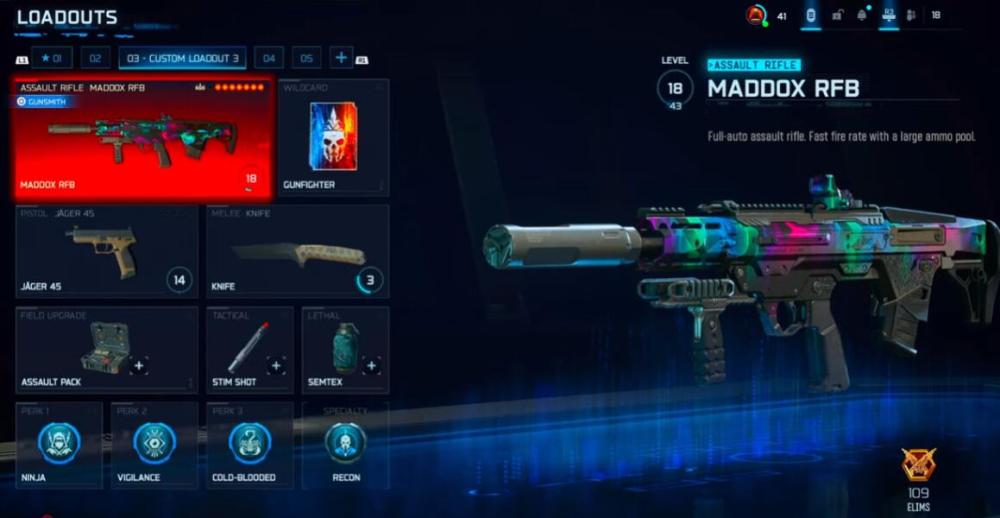Screen dimensions: 1000x518
Task: Open the notifications bell icon
Action: pos(861,15)
